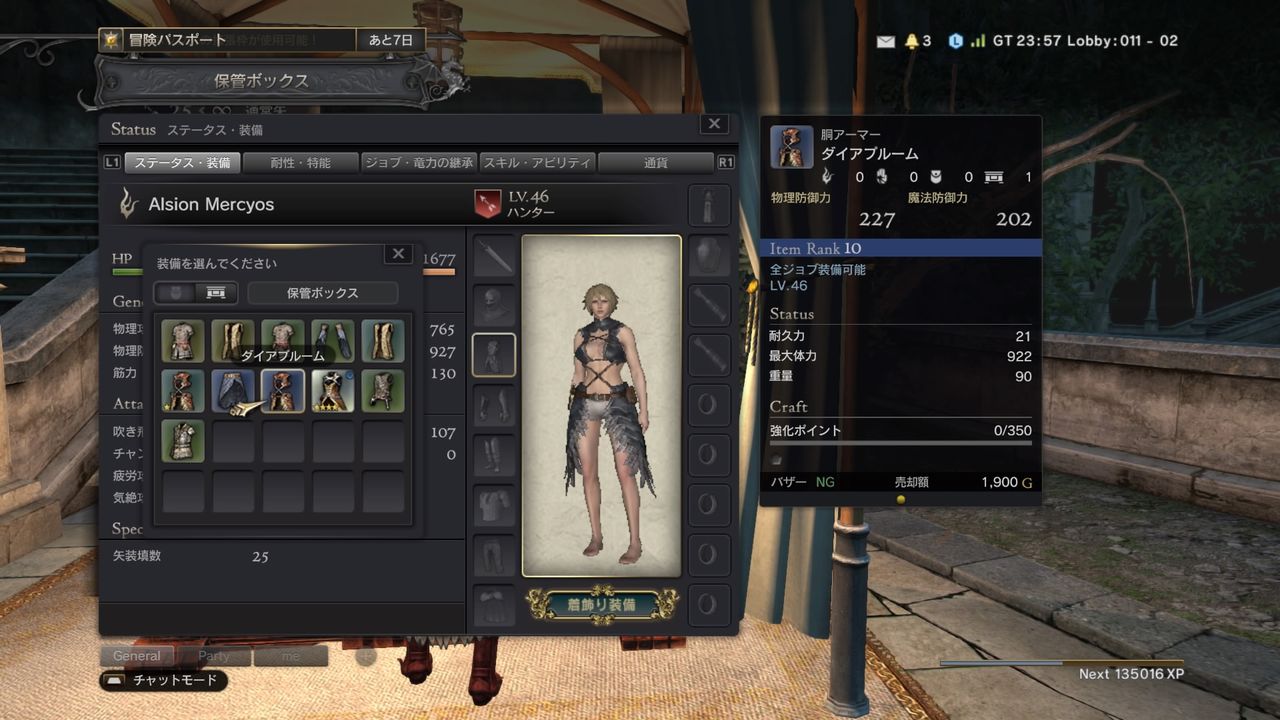
Task: Open the 通貨 tab
Action: pos(654,162)
